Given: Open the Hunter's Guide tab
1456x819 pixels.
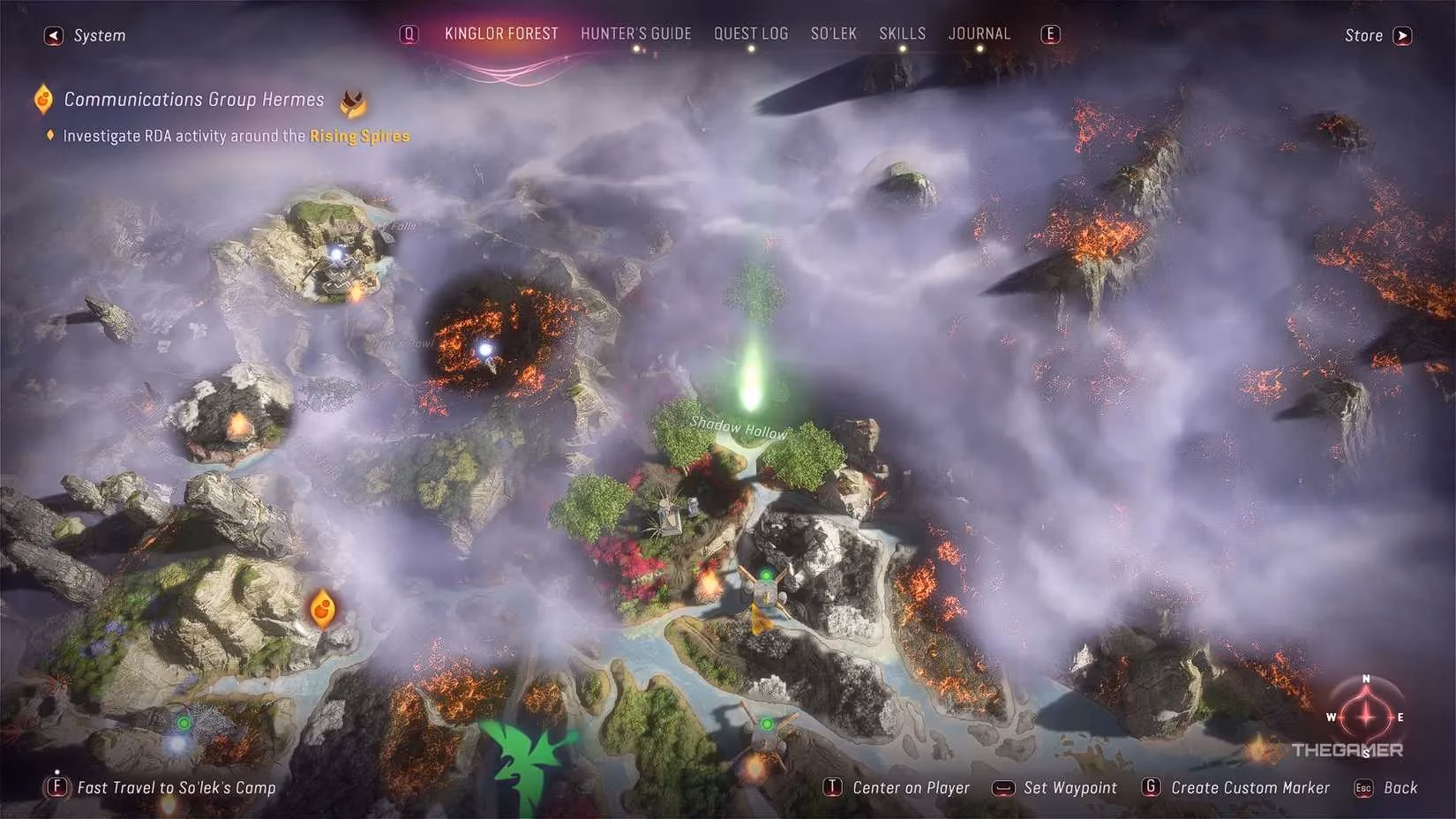Looking at the screenshot, I should [x=635, y=34].
